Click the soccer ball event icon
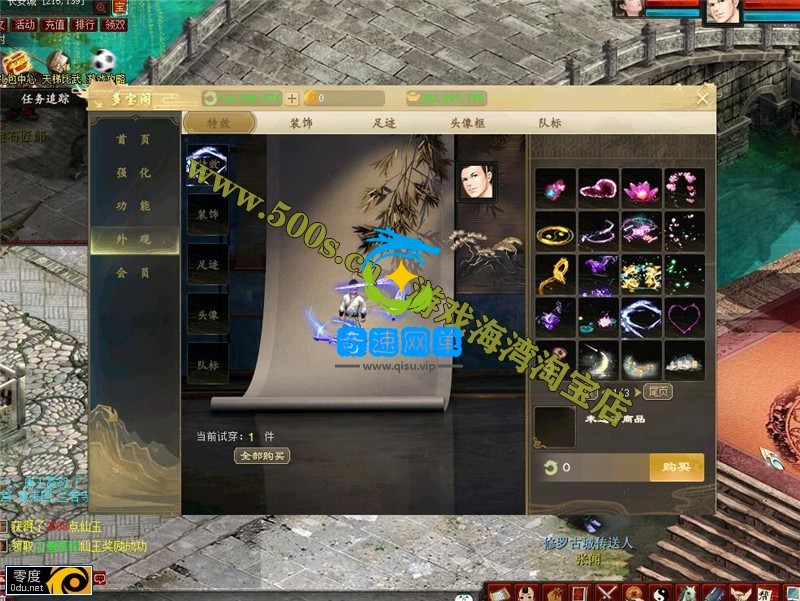Image resolution: width=800 pixels, height=601 pixels. (103, 60)
